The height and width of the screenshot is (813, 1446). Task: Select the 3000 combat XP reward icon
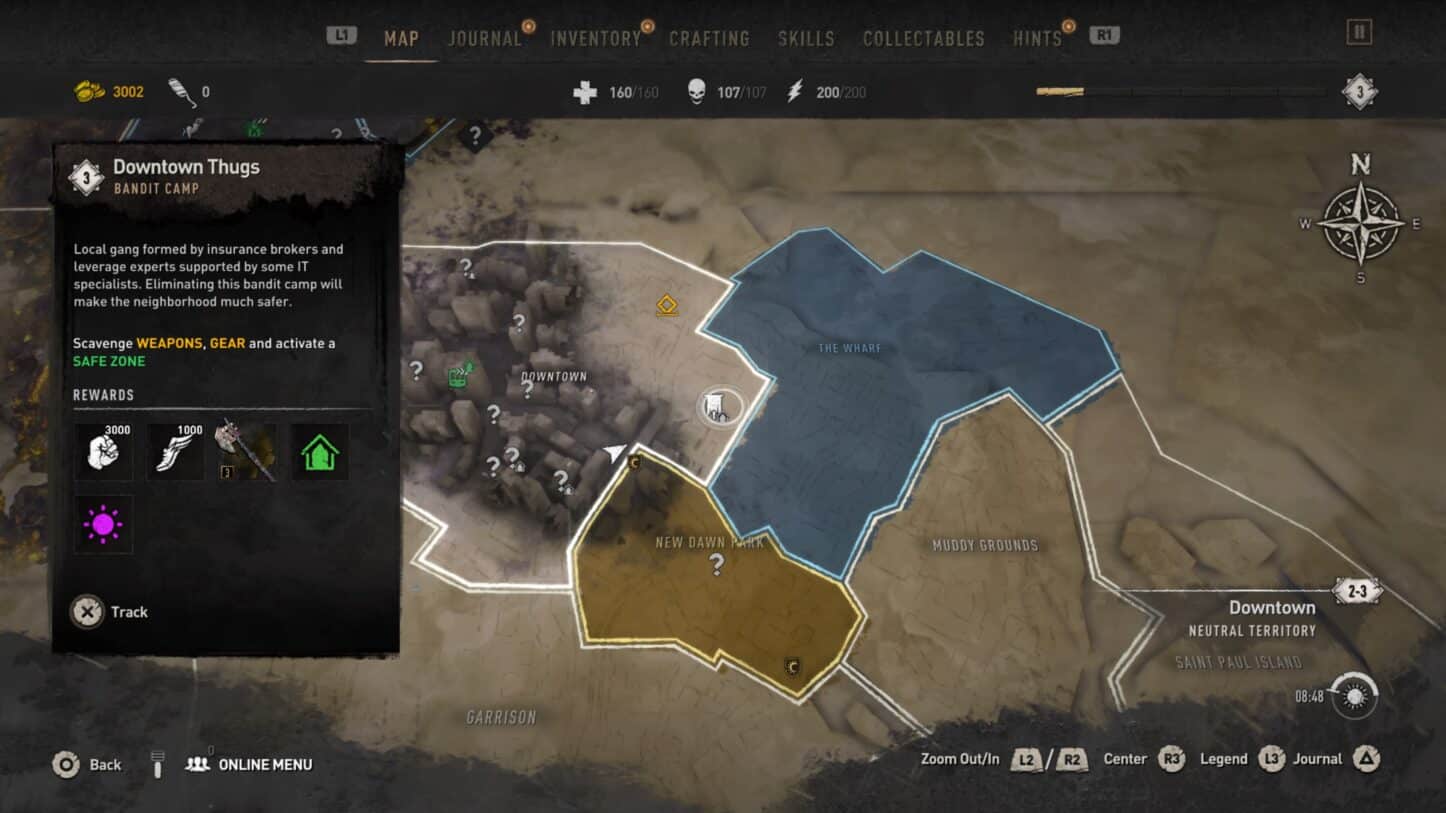click(x=103, y=452)
